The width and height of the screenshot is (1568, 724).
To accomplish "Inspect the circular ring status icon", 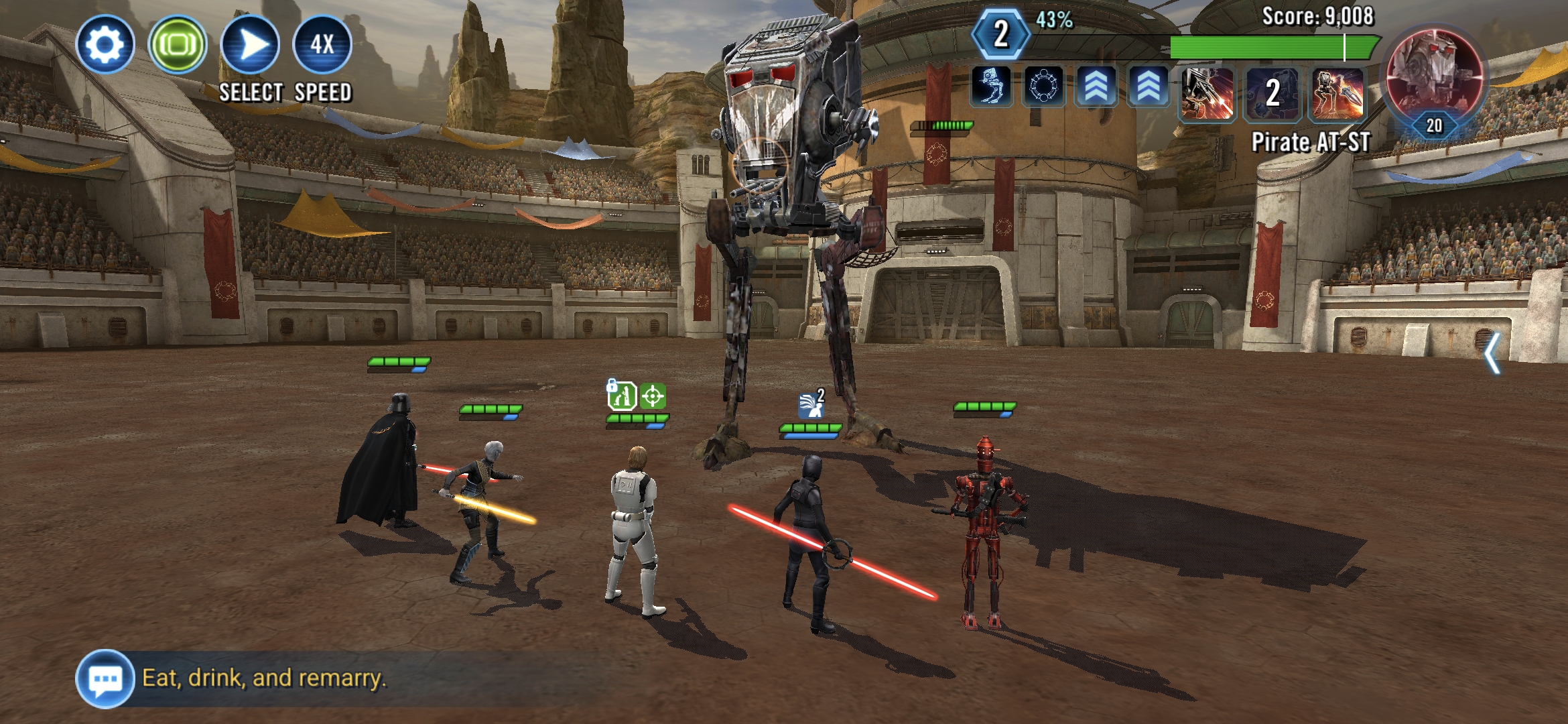I will tap(1043, 87).
